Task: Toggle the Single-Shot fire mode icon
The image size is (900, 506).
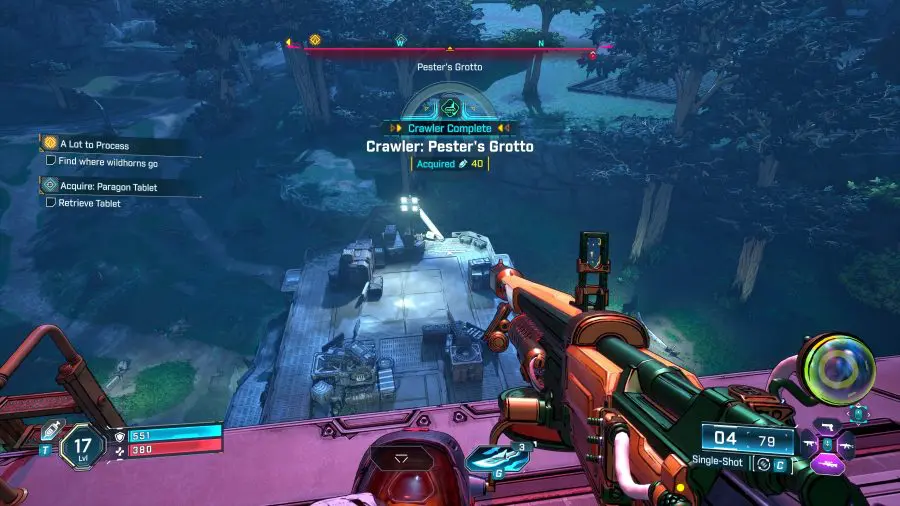Action: click(x=762, y=463)
